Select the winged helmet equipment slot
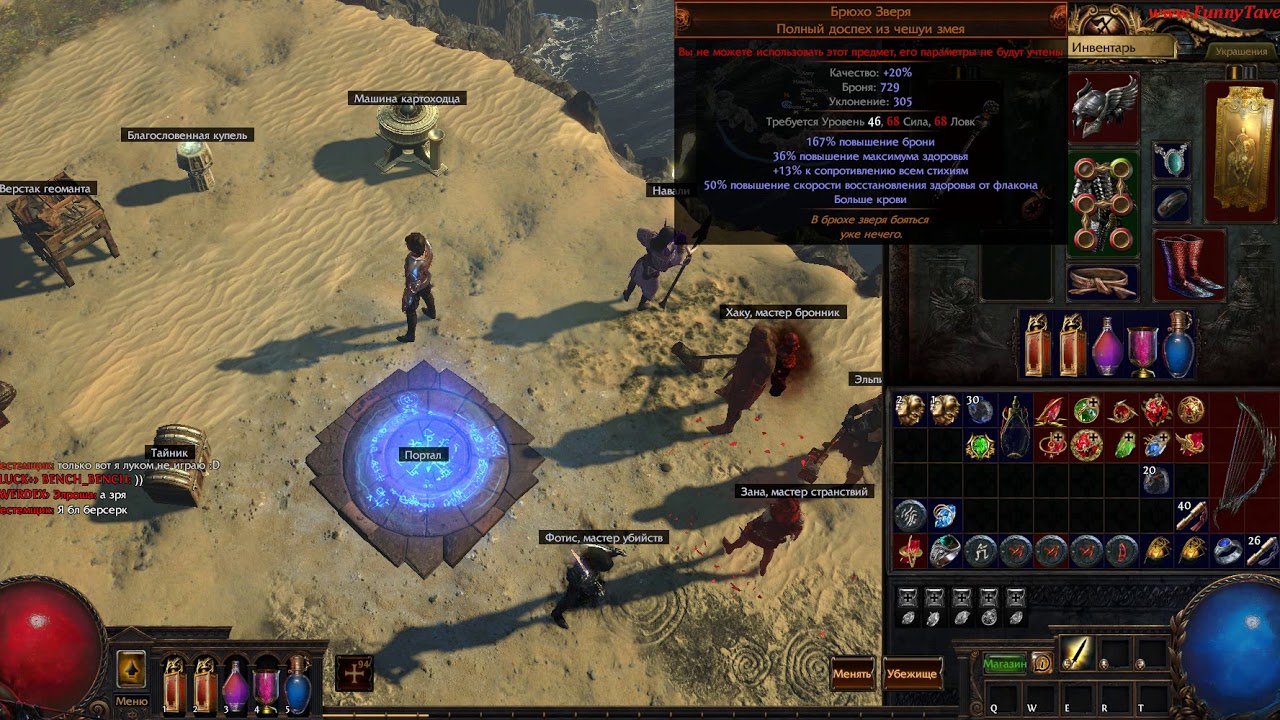Image resolution: width=1280 pixels, height=720 pixels. coord(1104,106)
